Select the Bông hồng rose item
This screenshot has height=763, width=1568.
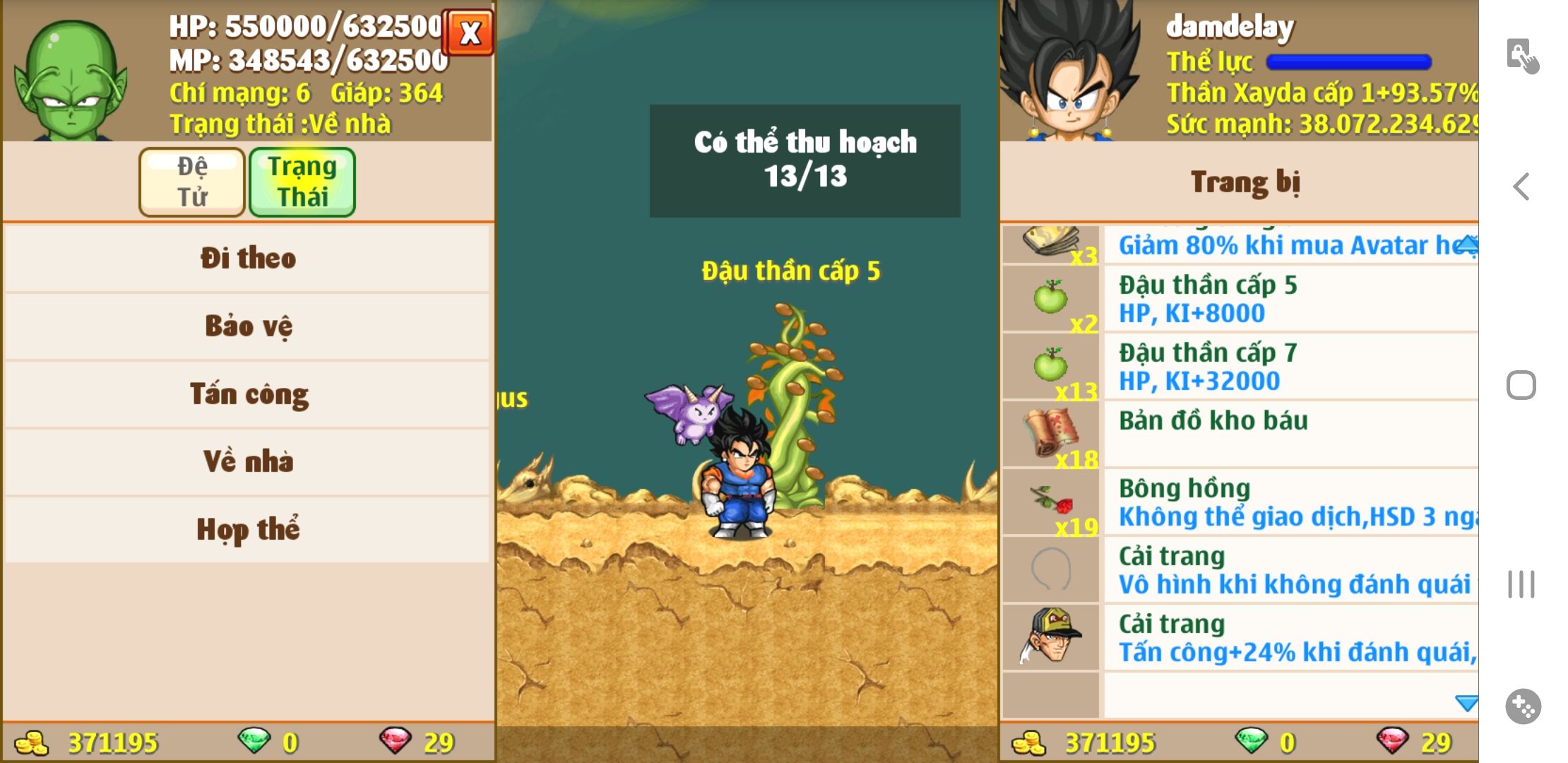(x=1240, y=502)
